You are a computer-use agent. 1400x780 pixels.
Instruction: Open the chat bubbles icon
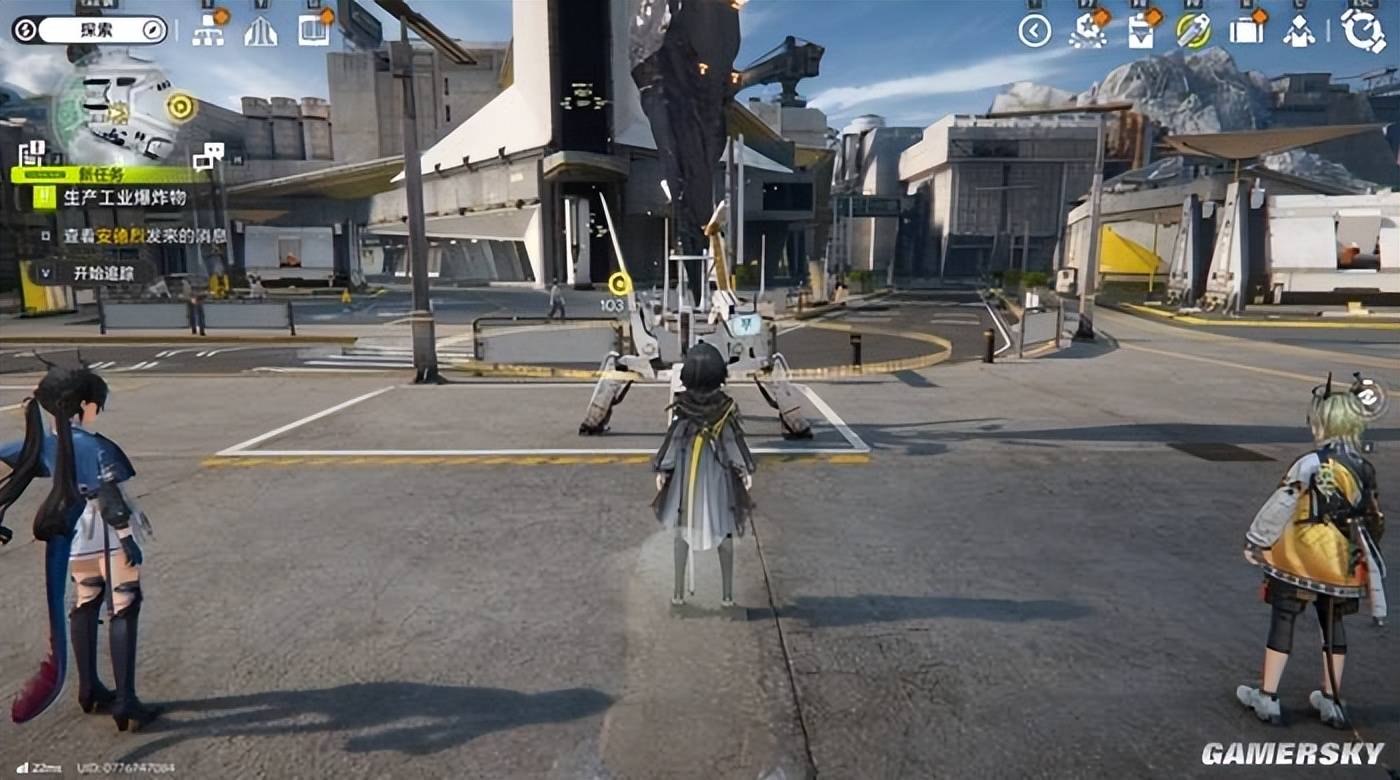208,155
